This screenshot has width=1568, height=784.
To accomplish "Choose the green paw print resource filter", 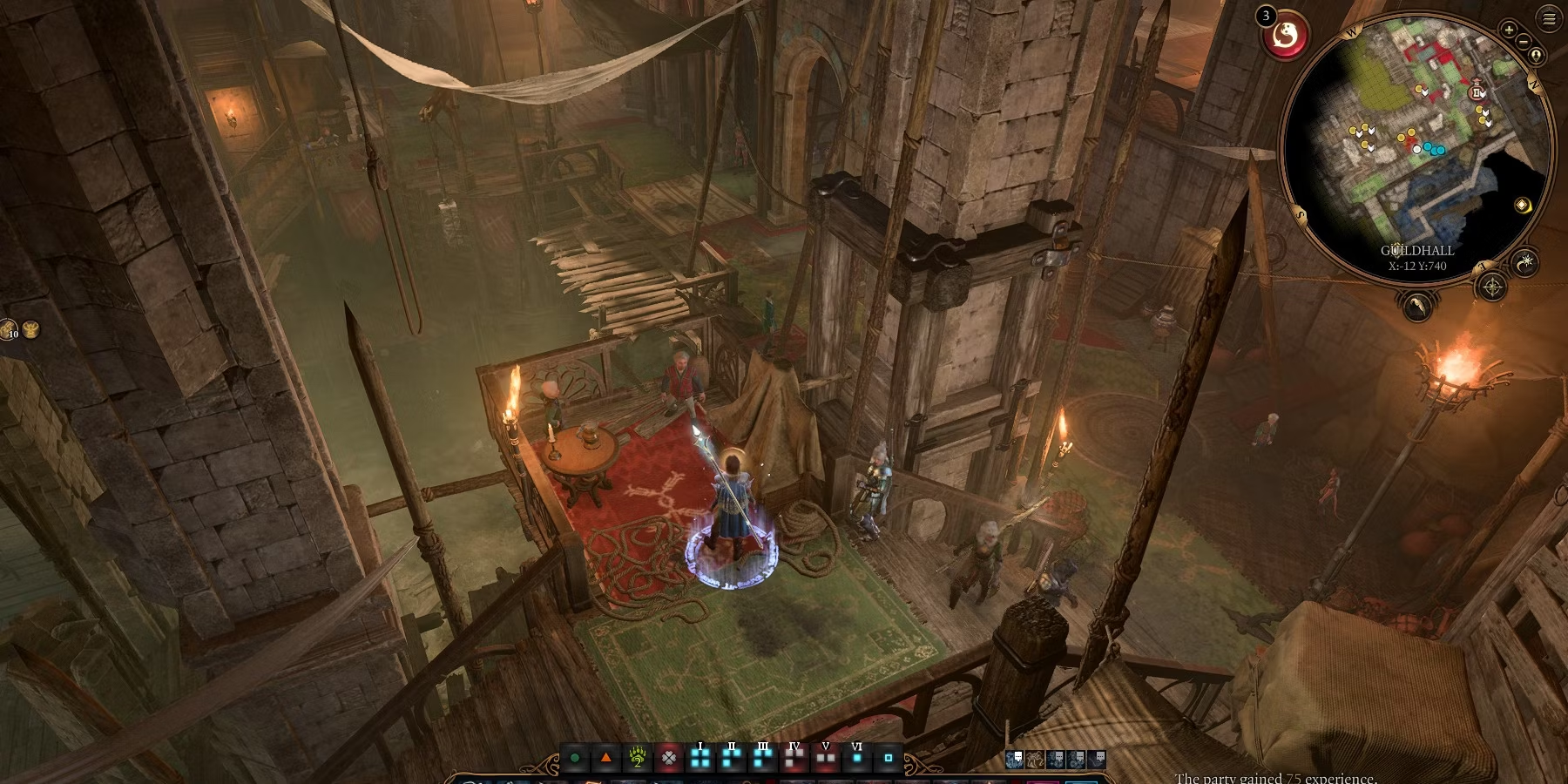I will tap(638, 758).
